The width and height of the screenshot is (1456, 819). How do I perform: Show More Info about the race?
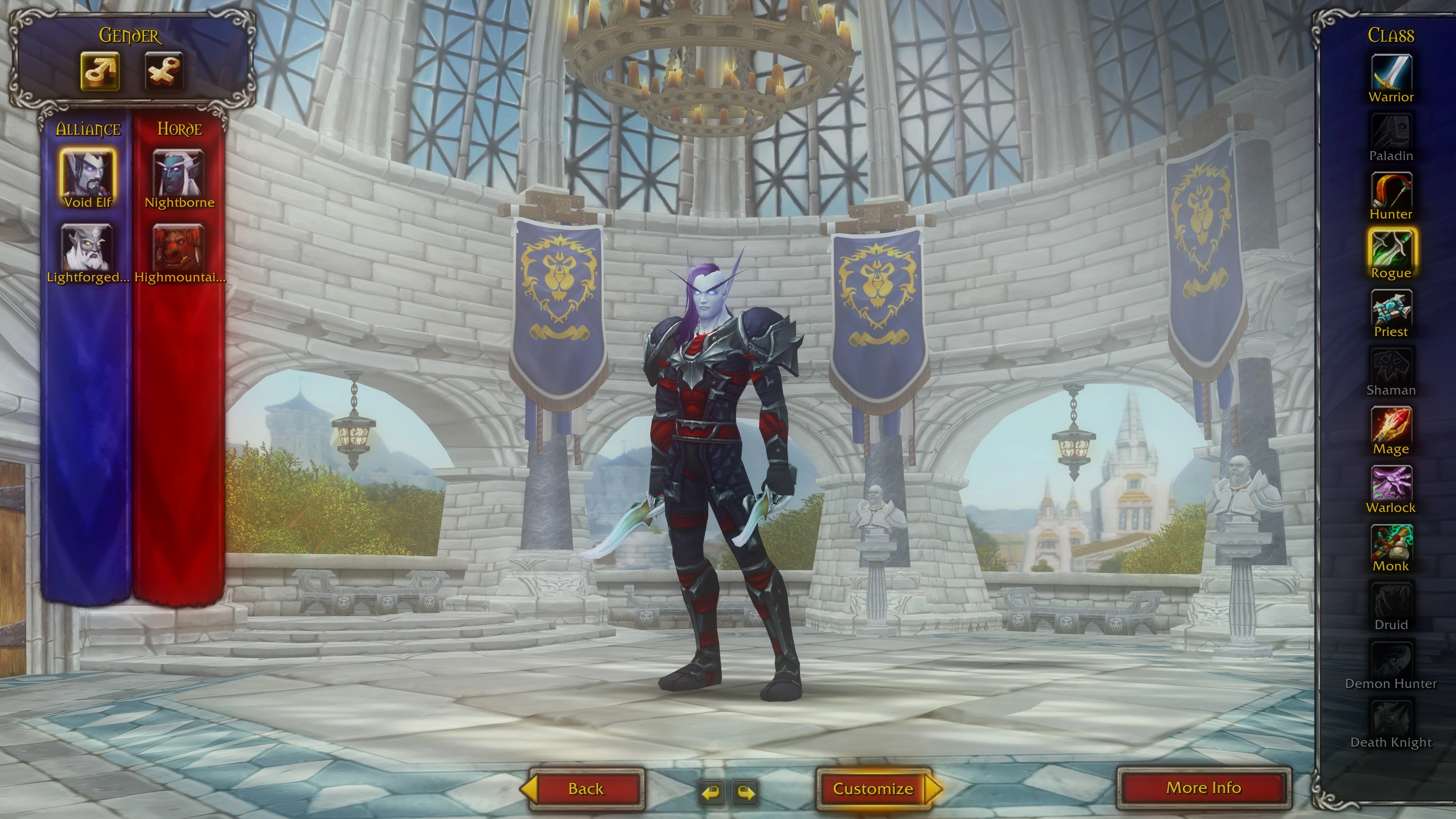(1204, 788)
